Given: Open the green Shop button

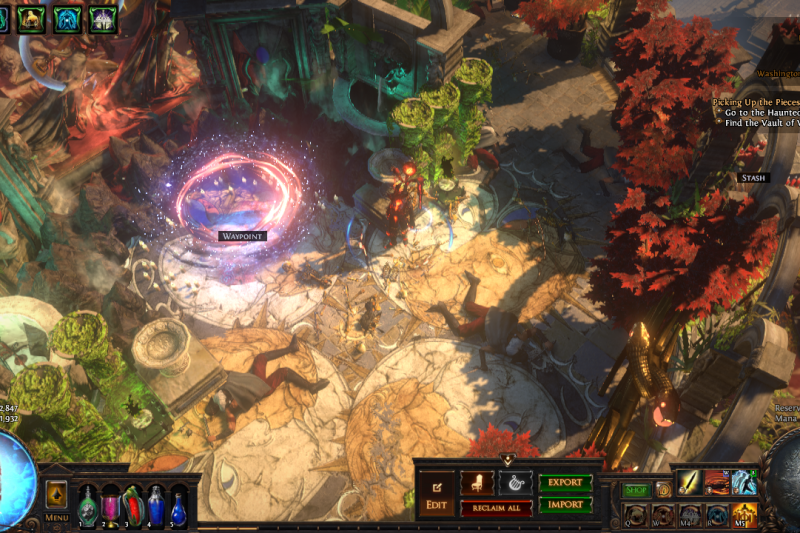Looking at the screenshot, I should tap(636, 490).
